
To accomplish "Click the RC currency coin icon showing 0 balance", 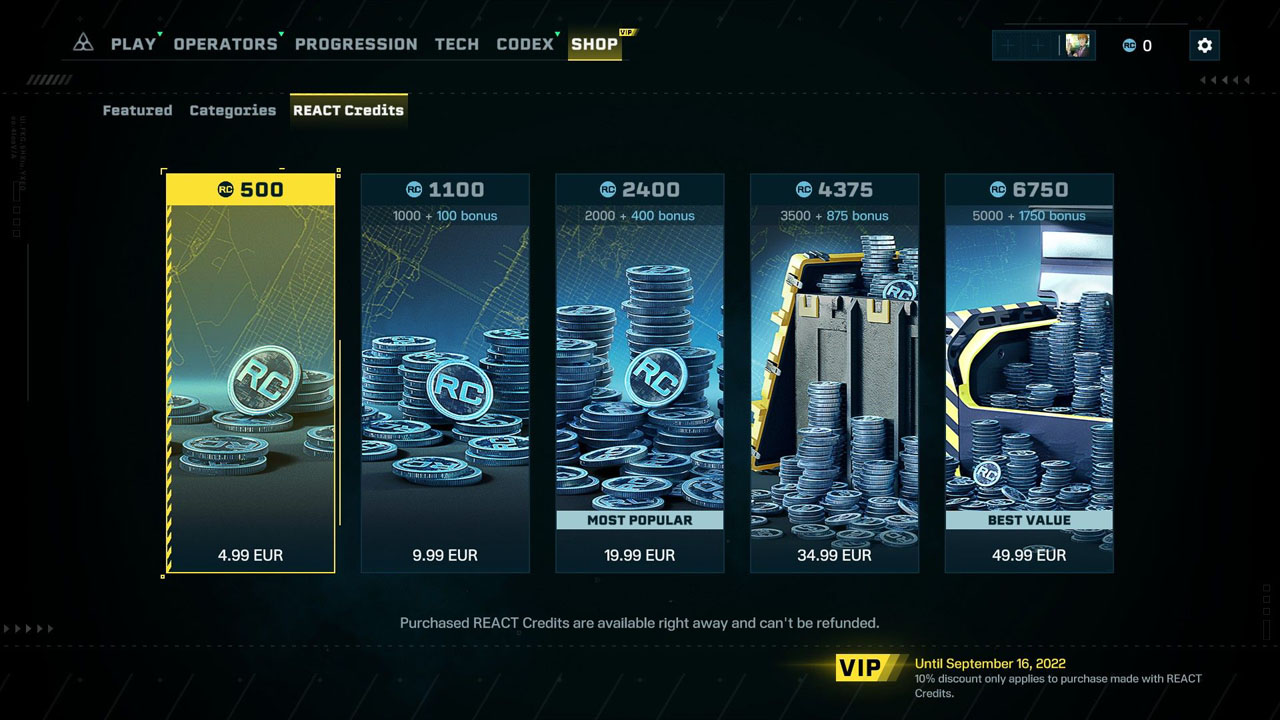I will [1129, 45].
